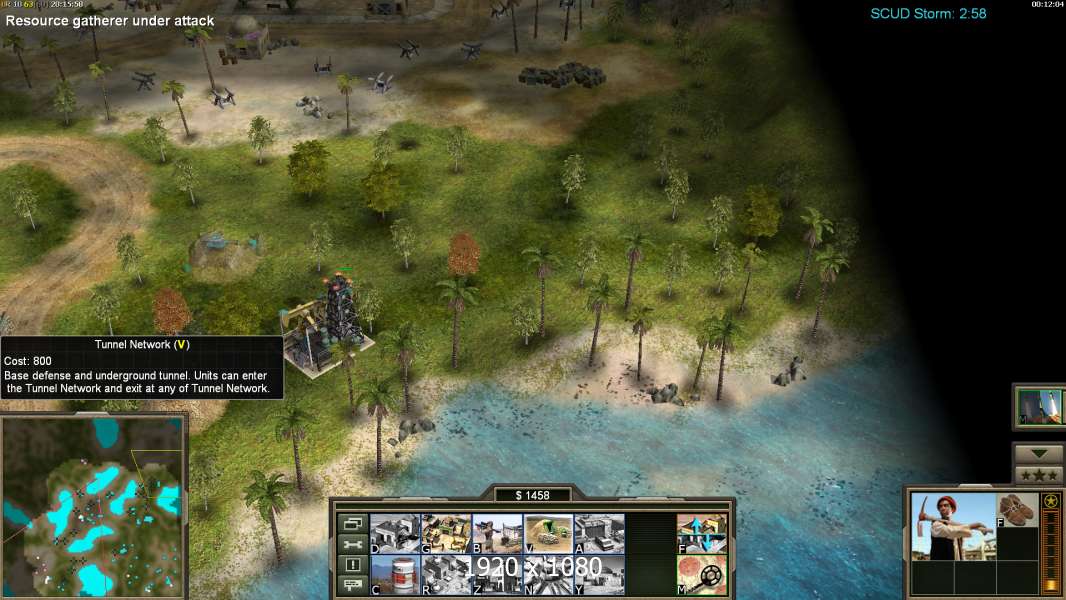Activate the magnifier scan icon labeled M
Image resolution: width=1066 pixels, height=600 pixels.
[x=702, y=574]
